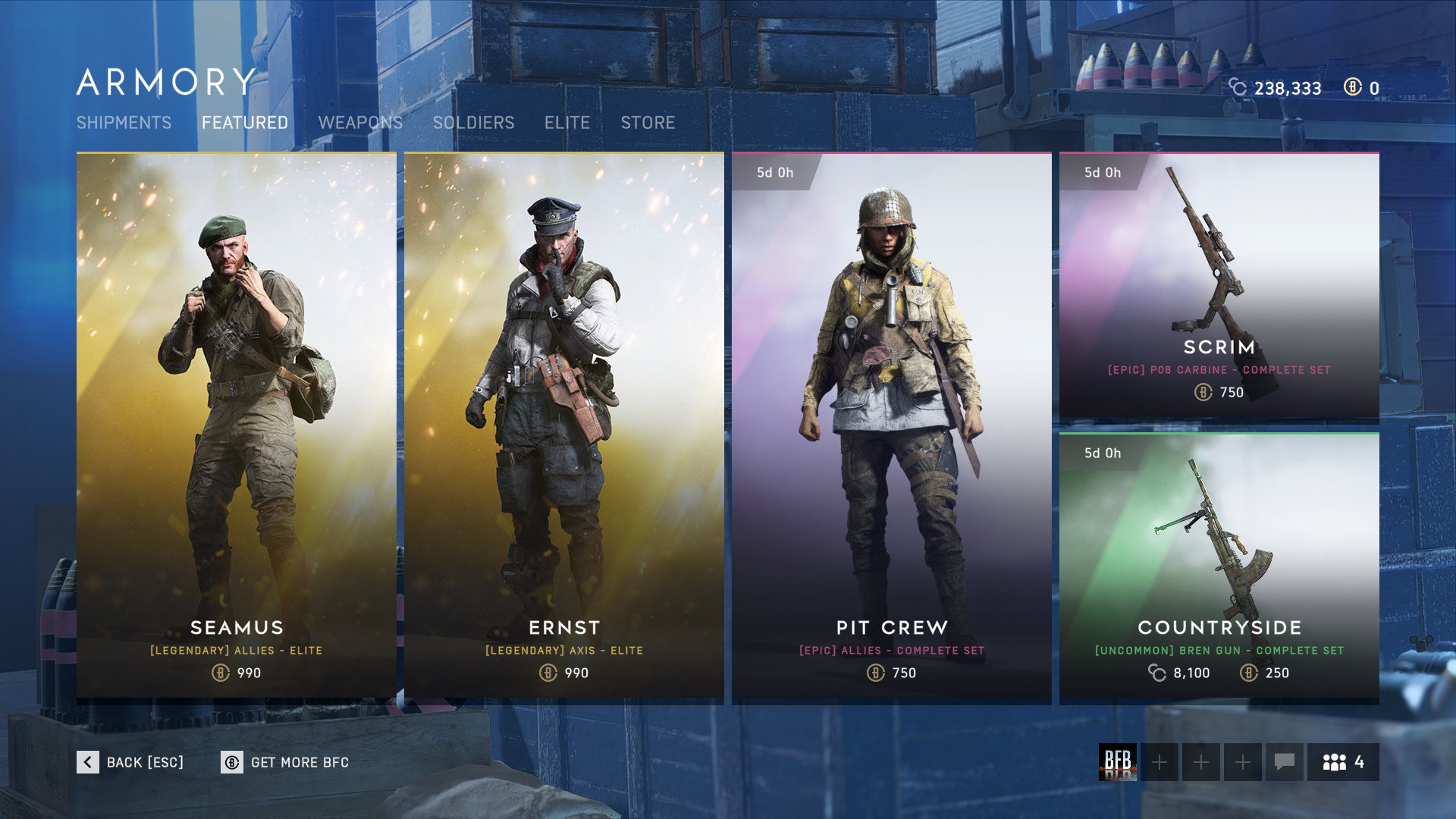Switch to the WEAPONS tab
Screen dimensions: 1456x819
[x=362, y=122]
